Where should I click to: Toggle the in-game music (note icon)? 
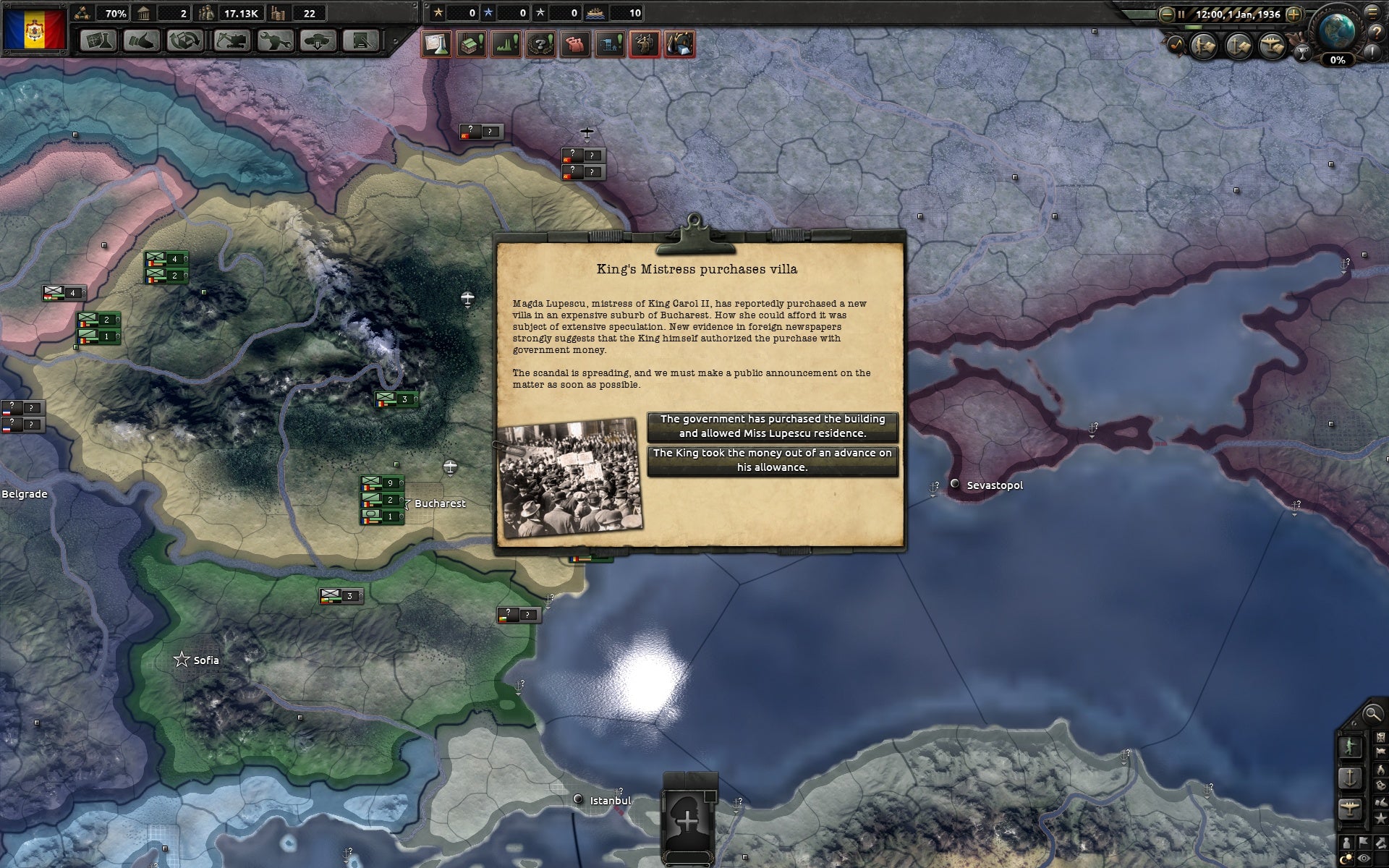(1176, 45)
